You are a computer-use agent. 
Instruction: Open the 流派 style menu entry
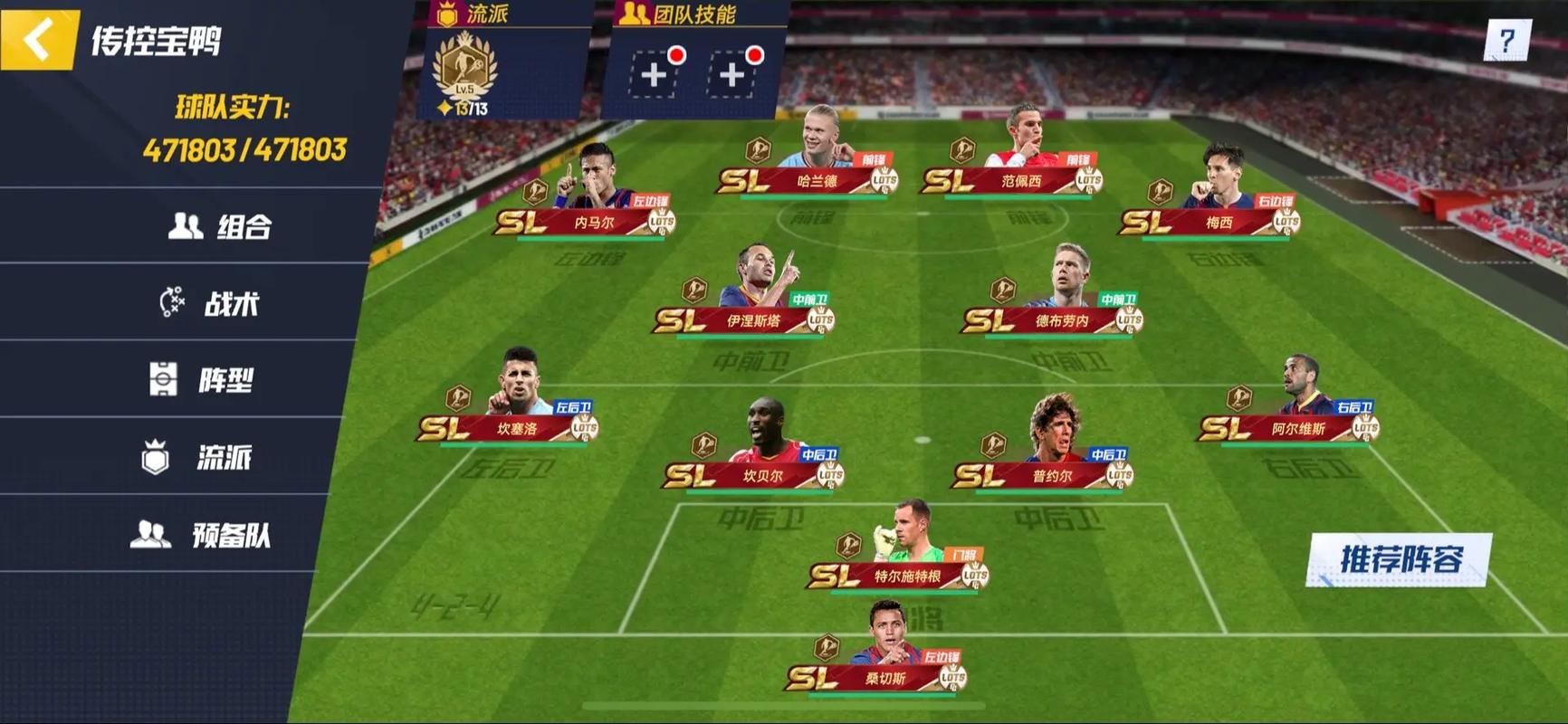coord(196,458)
